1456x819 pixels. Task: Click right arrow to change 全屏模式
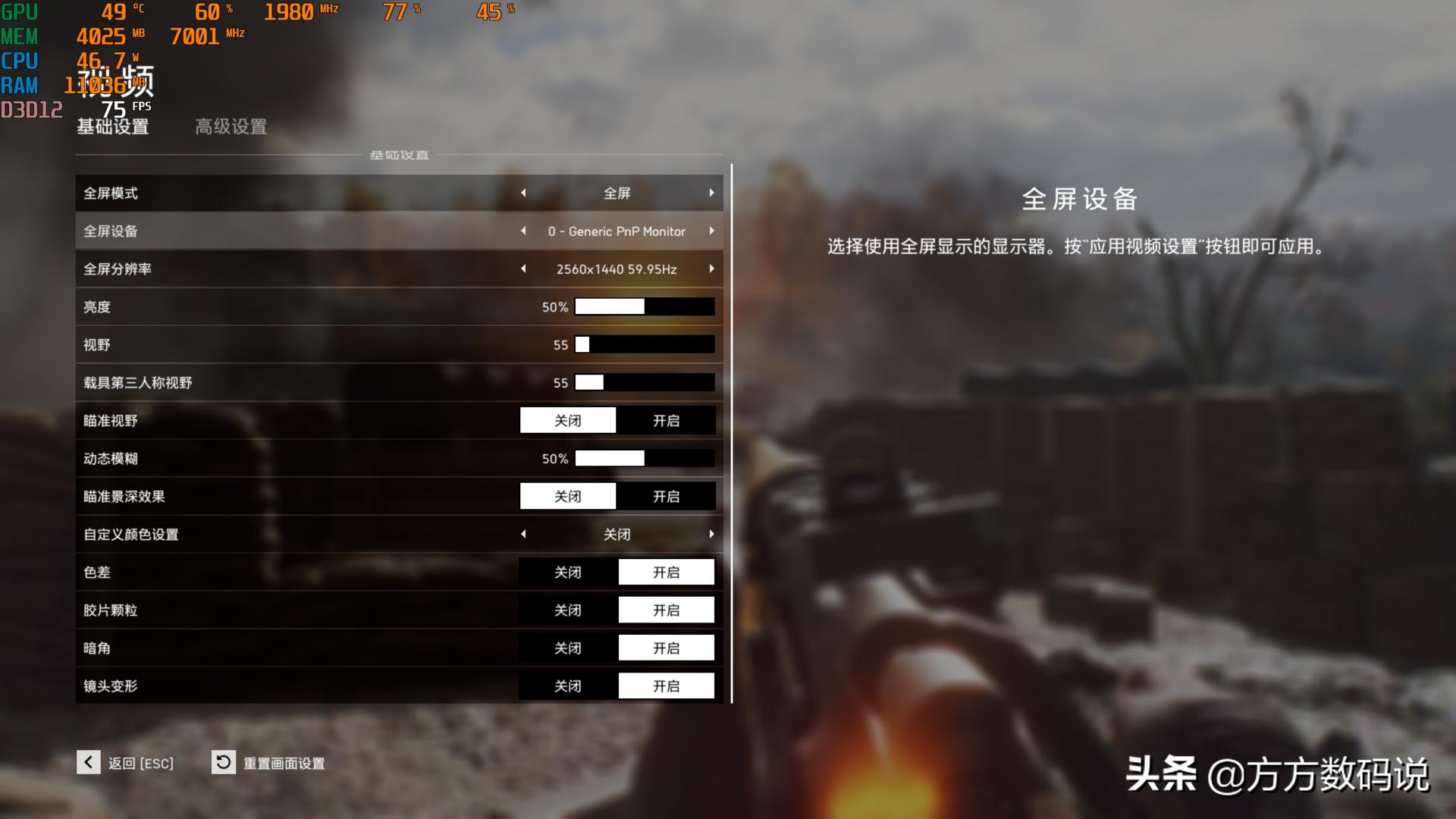click(711, 193)
